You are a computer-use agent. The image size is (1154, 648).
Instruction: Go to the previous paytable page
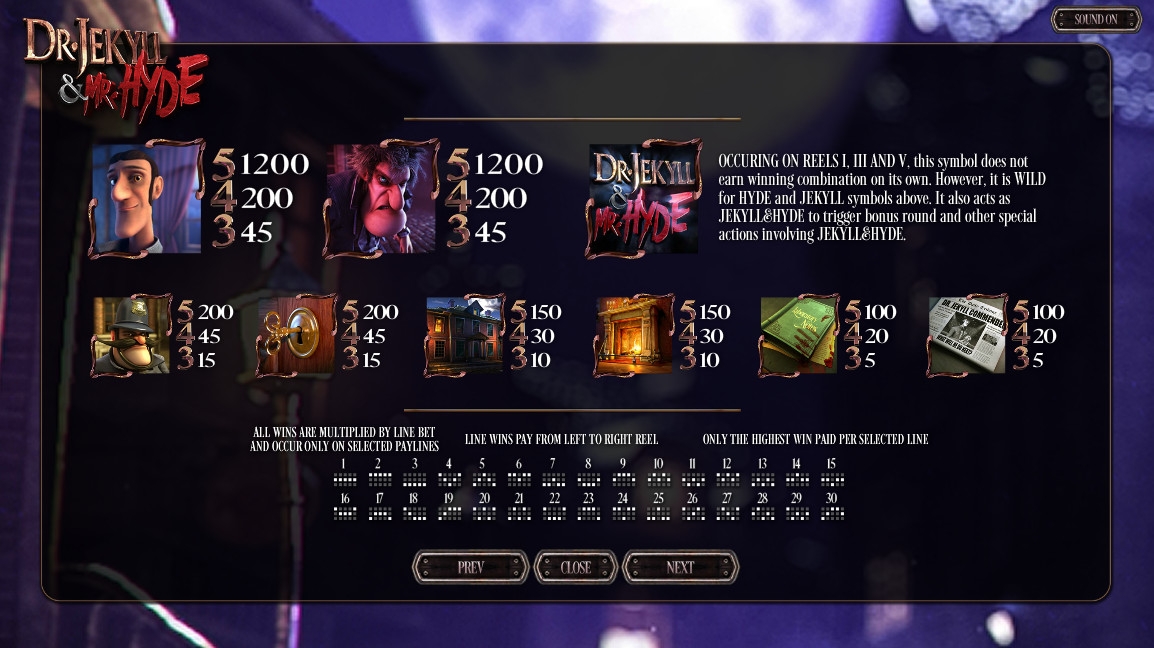click(x=470, y=567)
